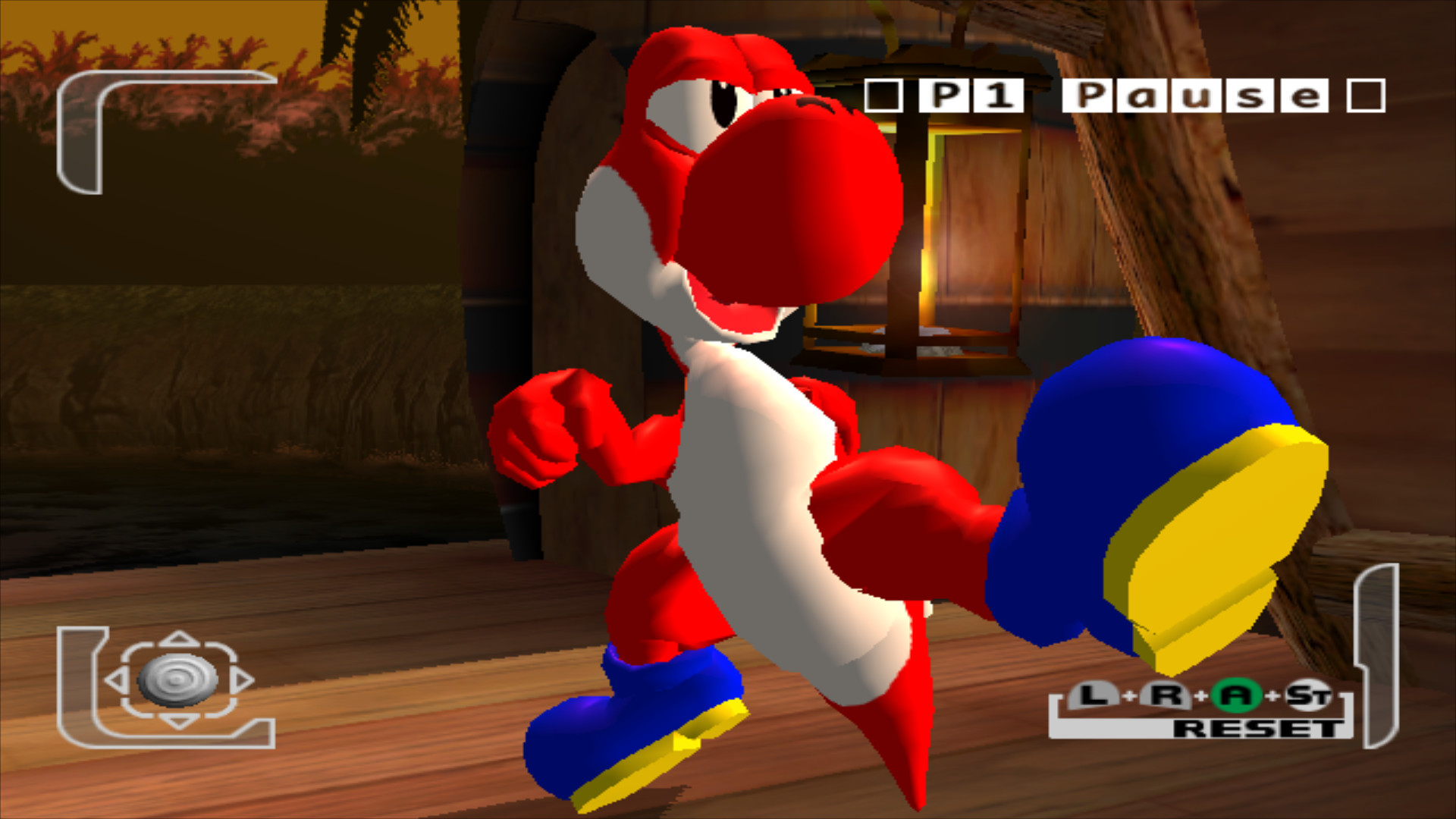Screen dimensions: 1456x819
Task: Click the control stick icon in the corner
Action: pos(177,679)
